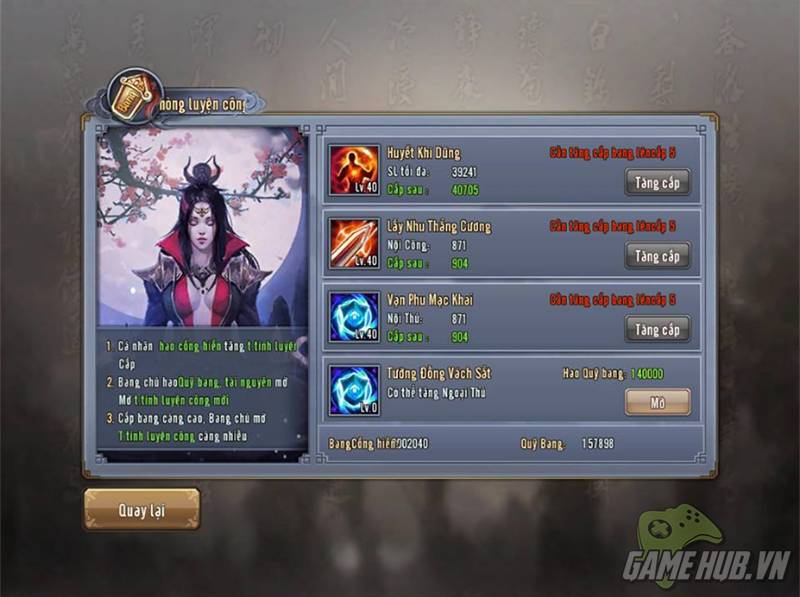Tap the Vạn Phu Mạc Khai skill icon

pyautogui.click(x=354, y=317)
